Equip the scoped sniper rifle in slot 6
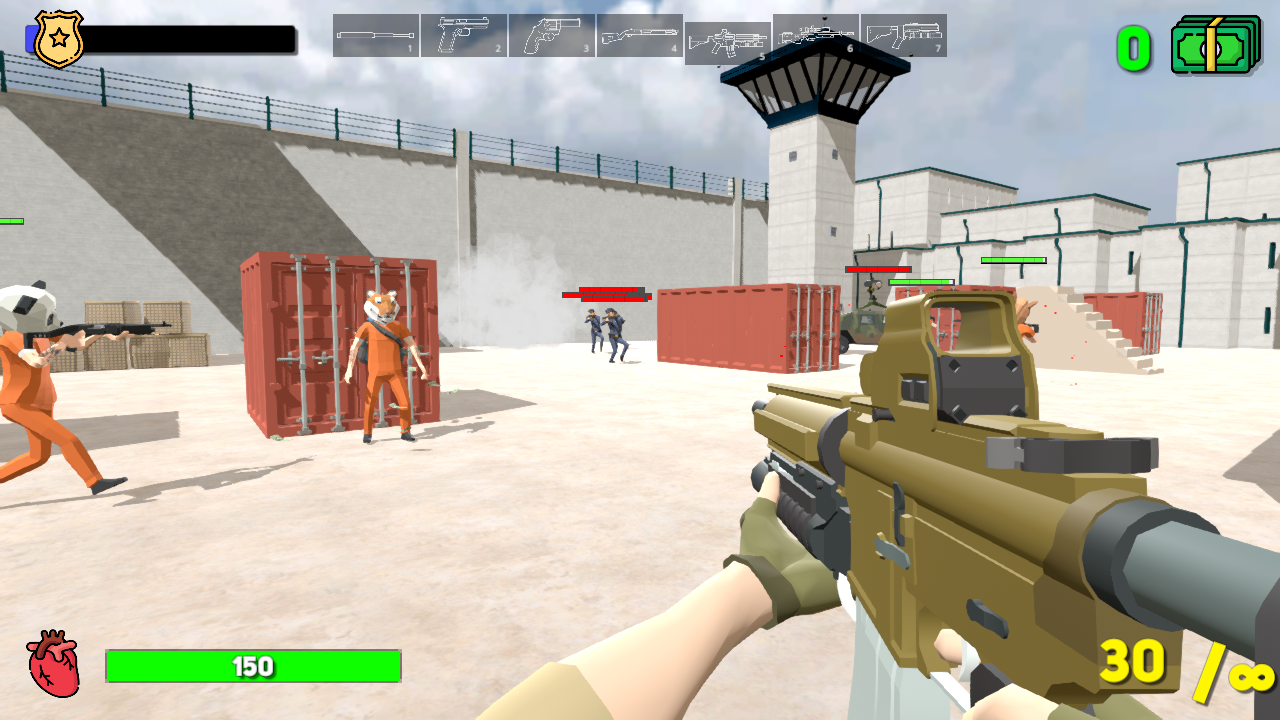1280x720 pixels. click(815, 35)
